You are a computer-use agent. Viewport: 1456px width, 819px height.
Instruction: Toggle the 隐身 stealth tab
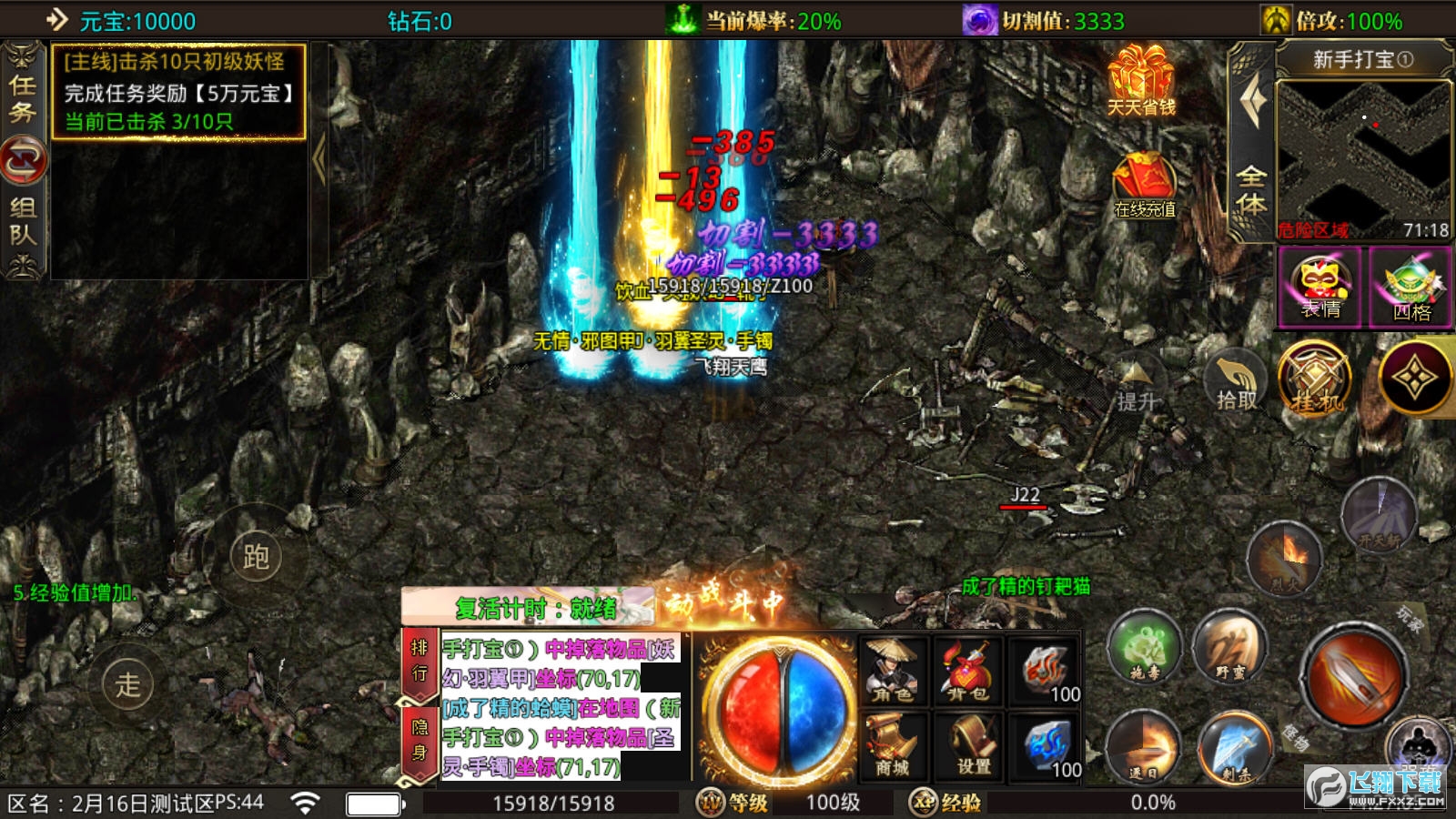coord(419,741)
